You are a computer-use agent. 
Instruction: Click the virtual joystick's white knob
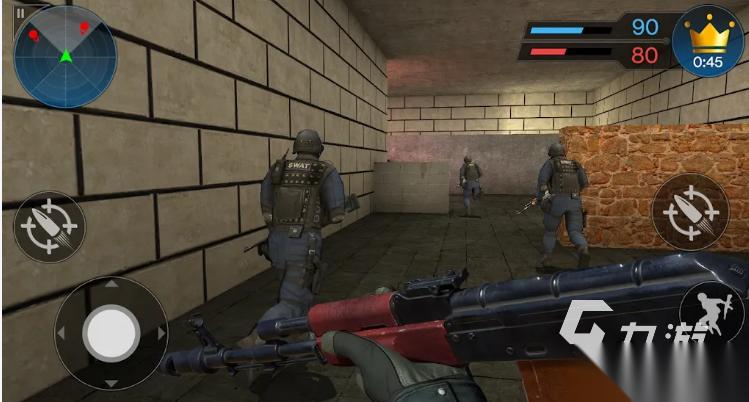pos(111,333)
